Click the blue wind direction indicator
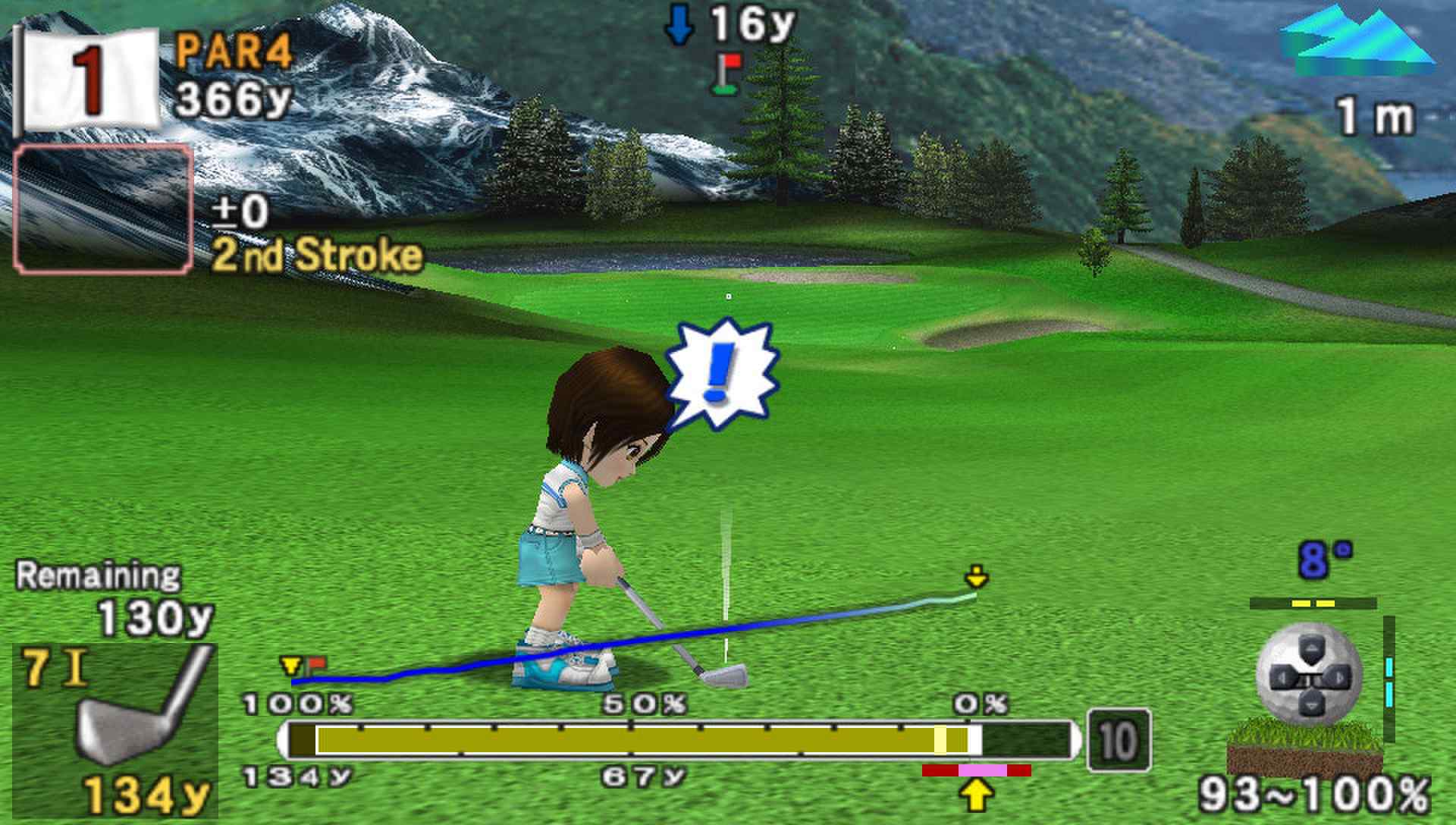 click(x=1357, y=42)
